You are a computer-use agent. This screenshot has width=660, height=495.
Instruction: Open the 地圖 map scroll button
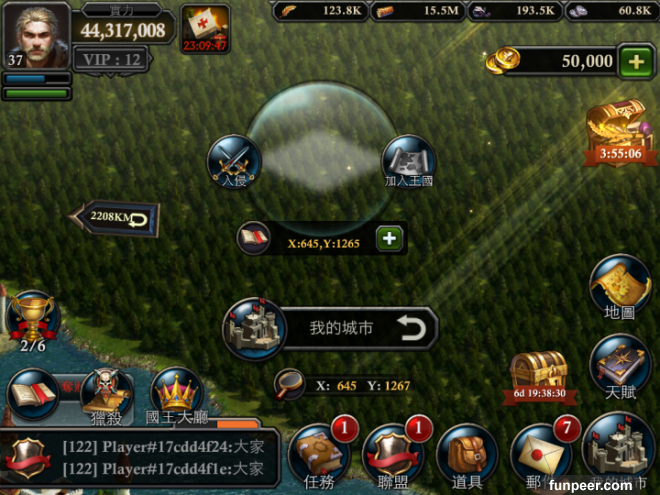point(620,286)
